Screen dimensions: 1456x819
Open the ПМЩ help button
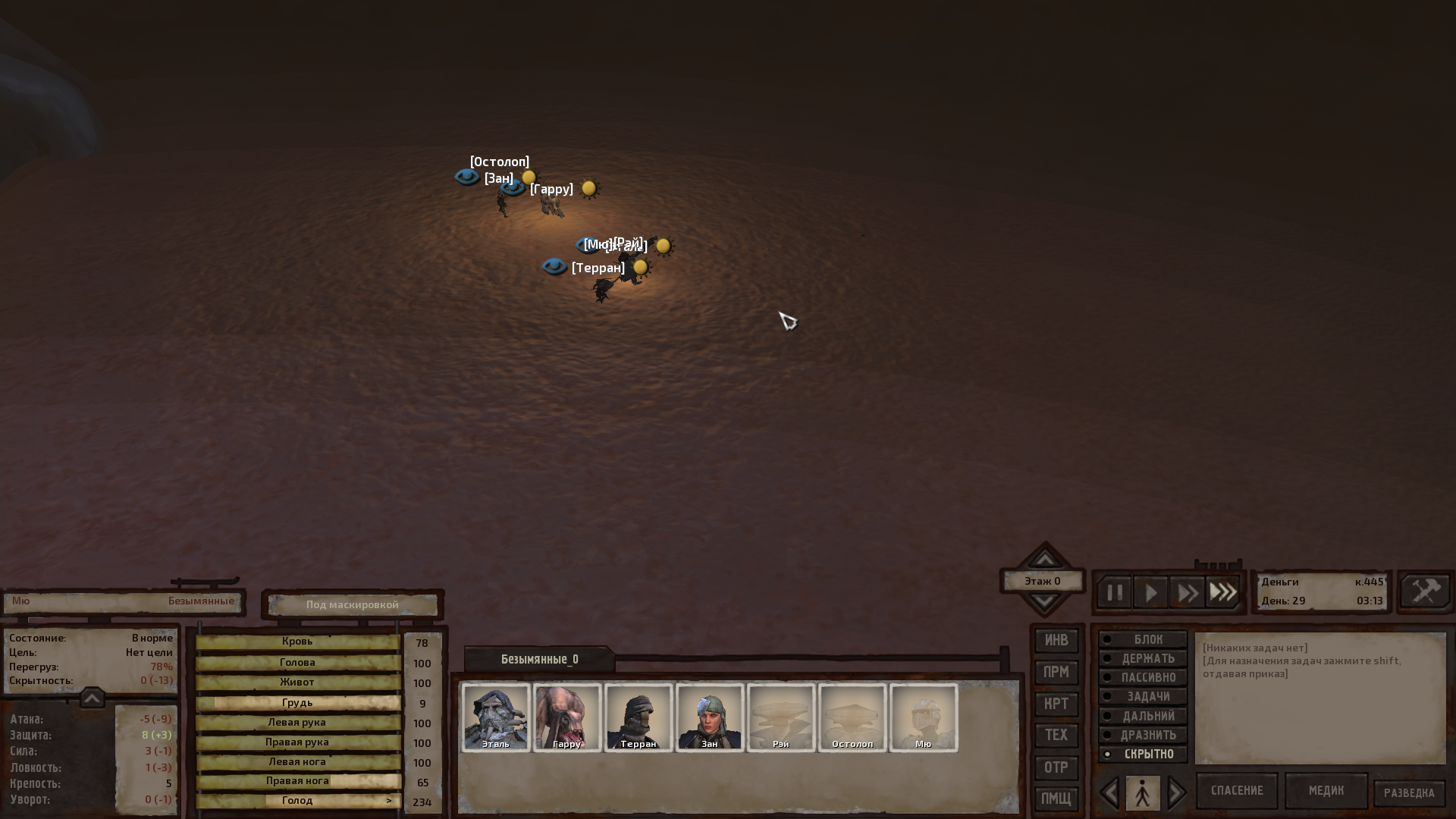pos(1056,799)
